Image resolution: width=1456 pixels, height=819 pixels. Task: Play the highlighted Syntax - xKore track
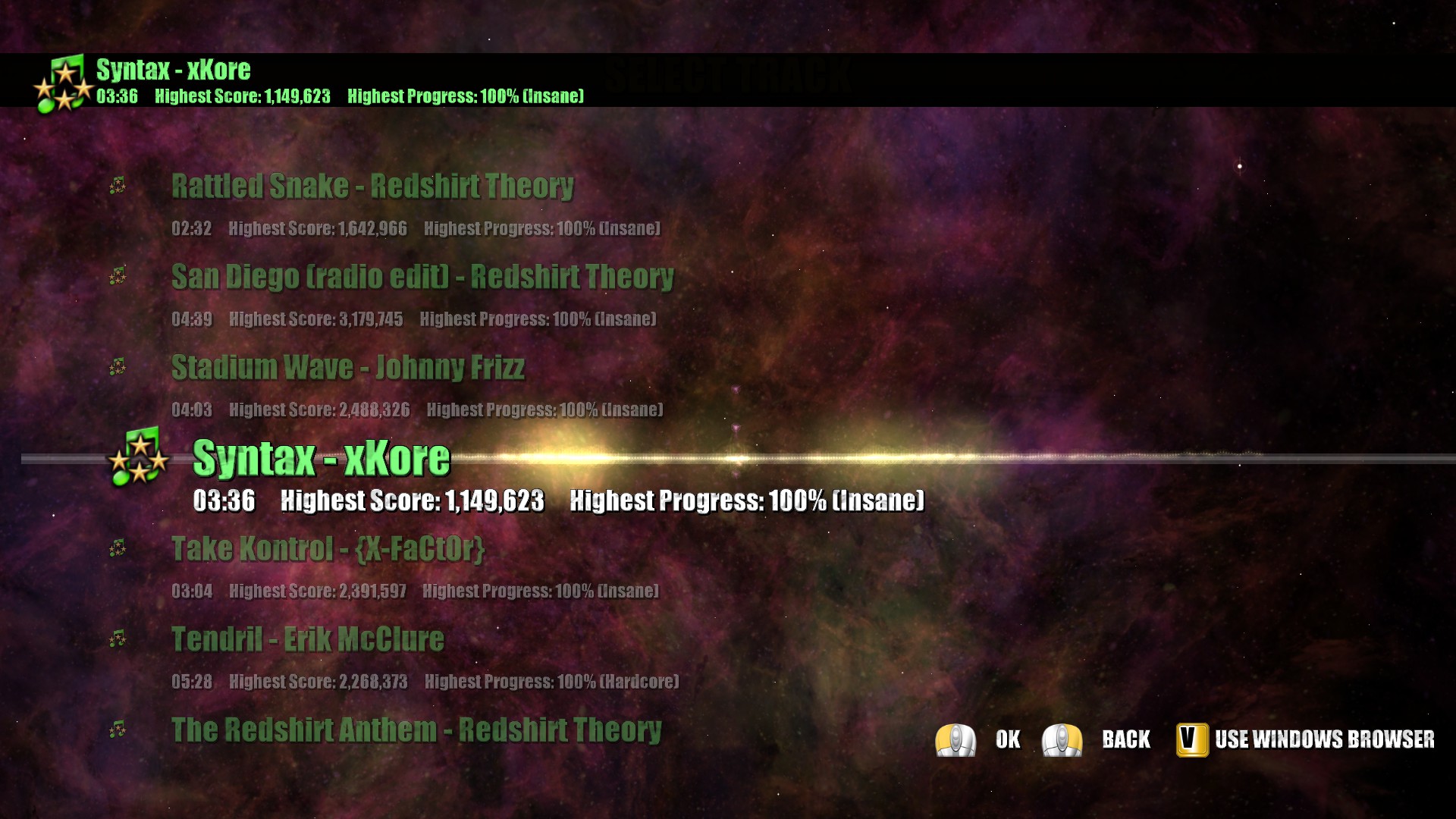(x=322, y=459)
